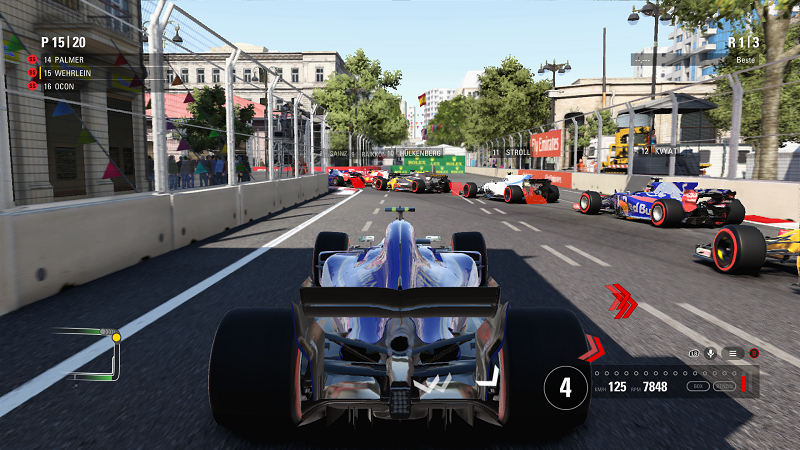Toggle the microphone voice command icon
This screenshot has height=450, width=800.
(711, 353)
